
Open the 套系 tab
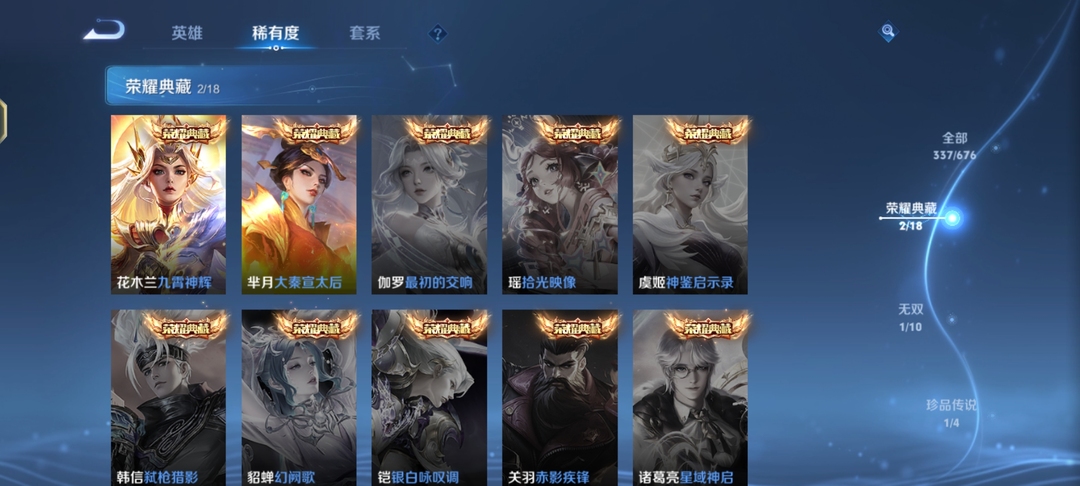pyautogui.click(x=365, y=33)
